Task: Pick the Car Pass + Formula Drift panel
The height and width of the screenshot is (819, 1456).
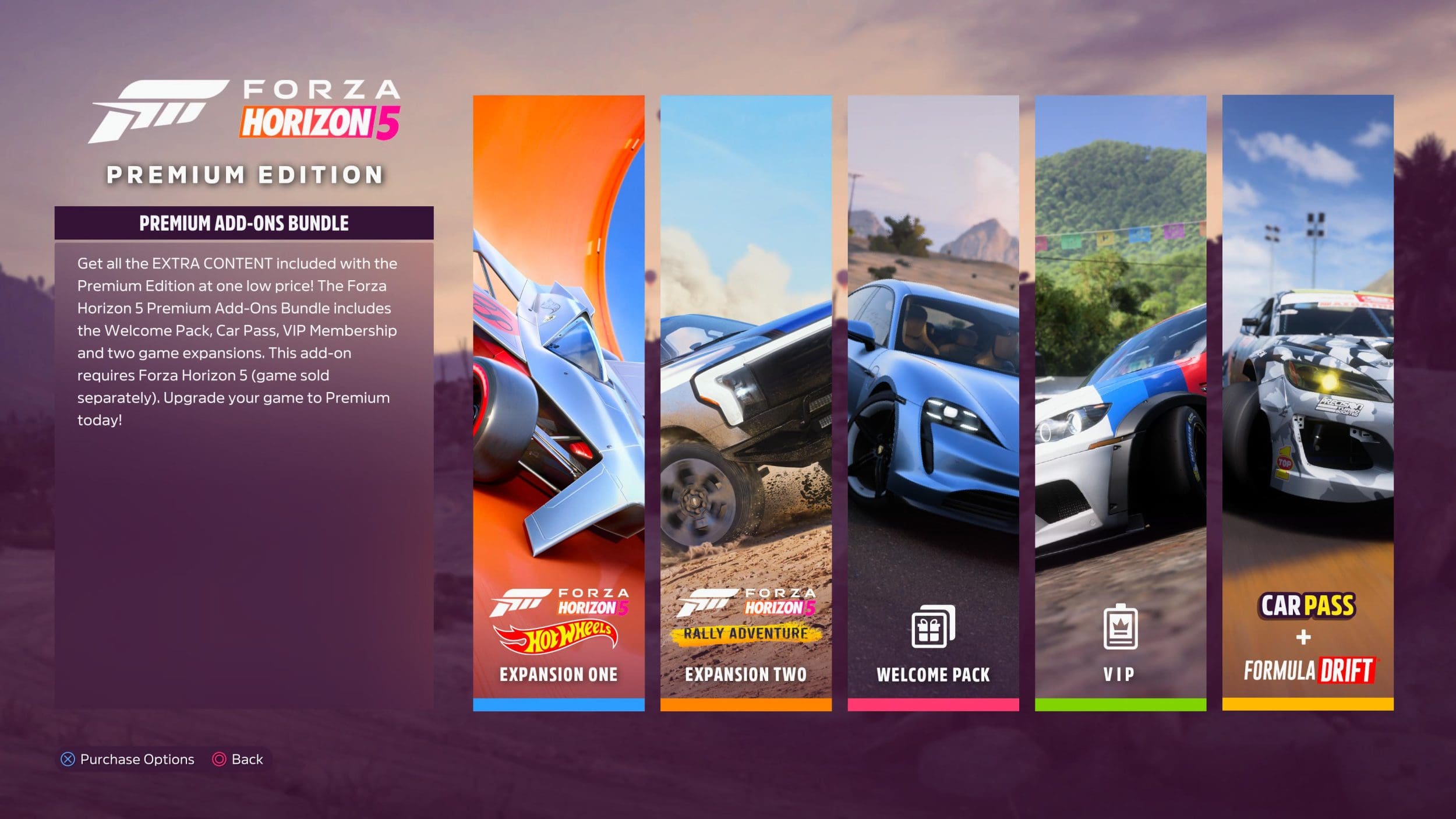Action: click(1307, 402)
